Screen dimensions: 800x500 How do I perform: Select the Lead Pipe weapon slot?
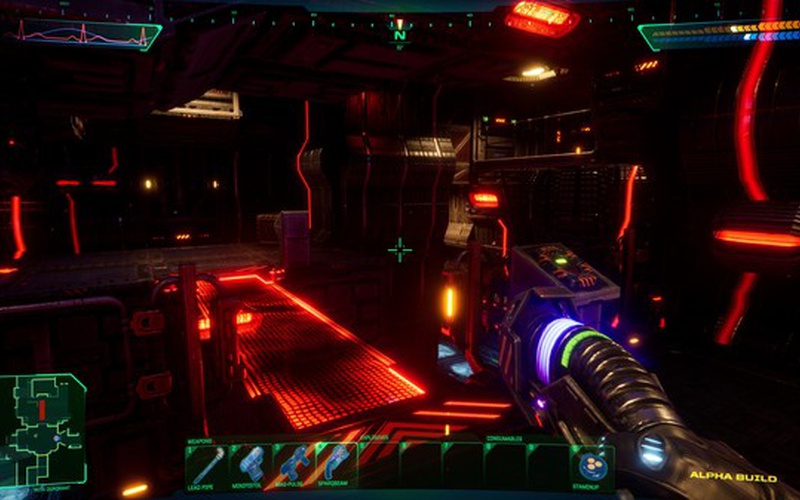(208, 466)
